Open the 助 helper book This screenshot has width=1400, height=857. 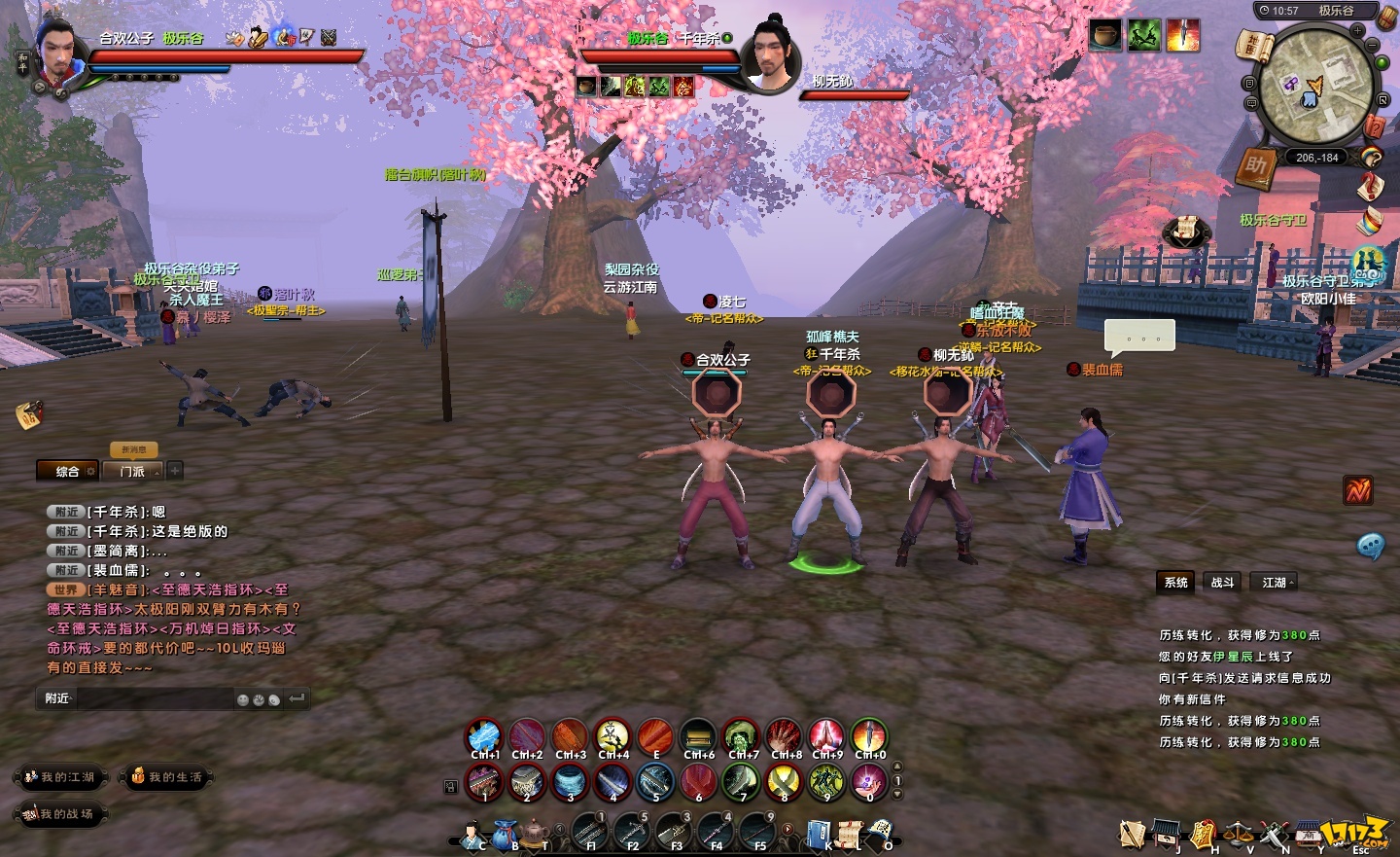click(1256, 166)
